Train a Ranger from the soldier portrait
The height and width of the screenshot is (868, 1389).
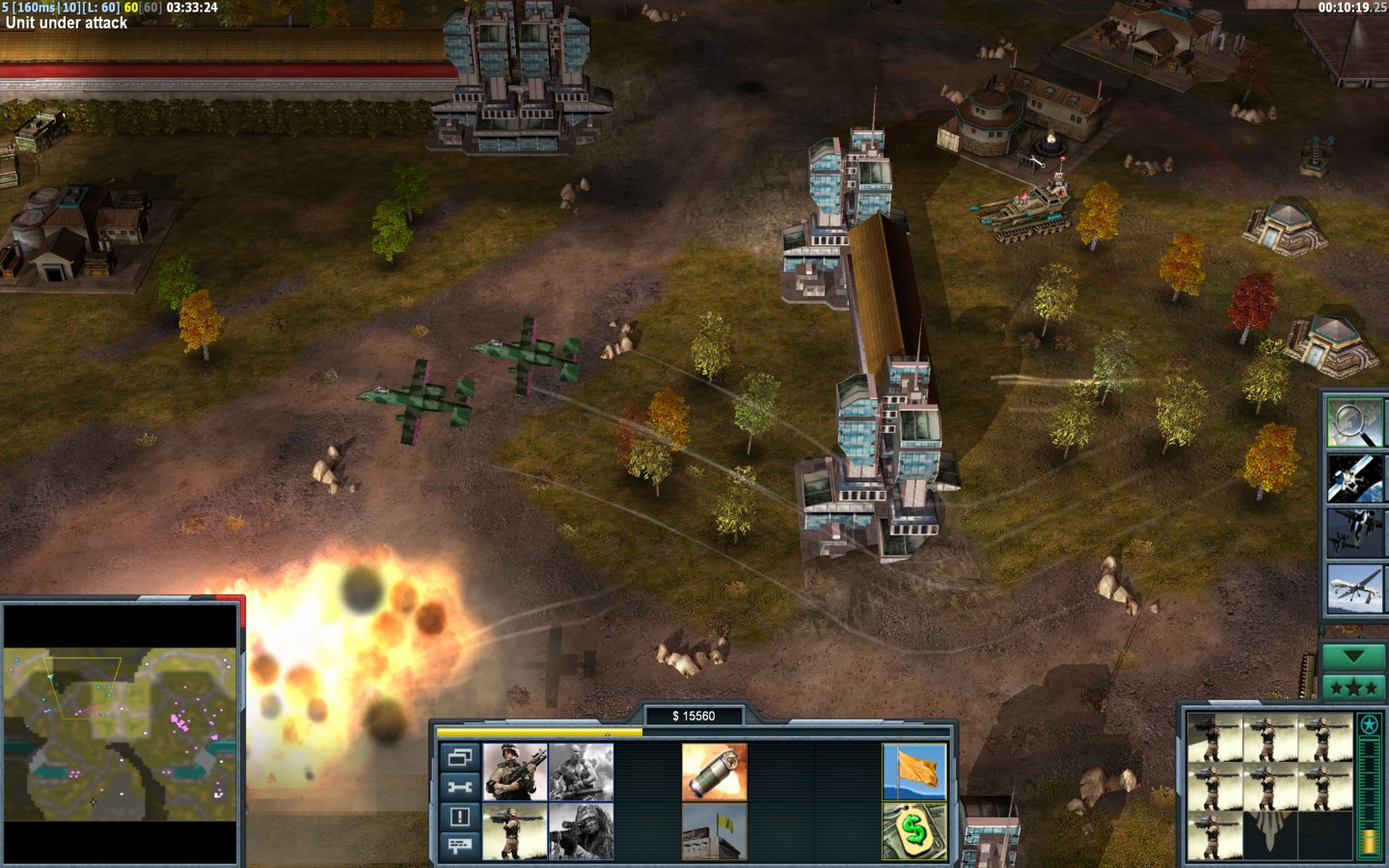[514, 772]
